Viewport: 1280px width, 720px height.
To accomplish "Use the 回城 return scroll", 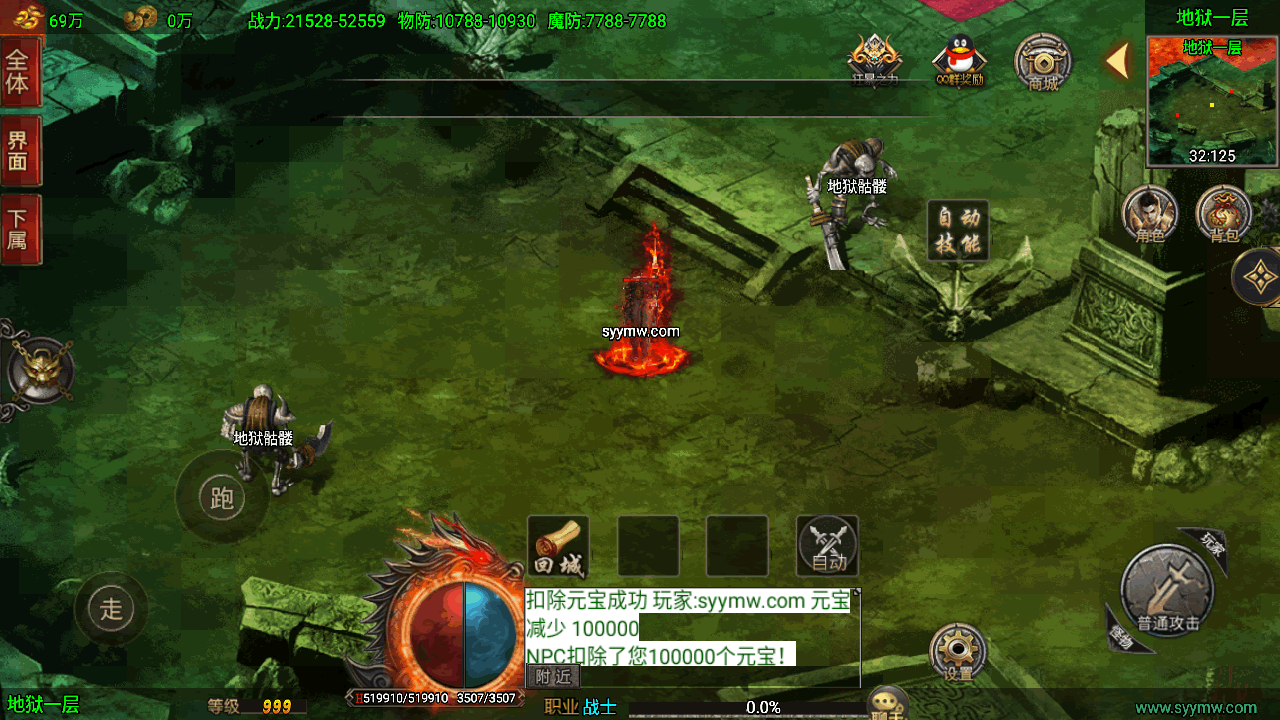I will click(x=558, y=546).
